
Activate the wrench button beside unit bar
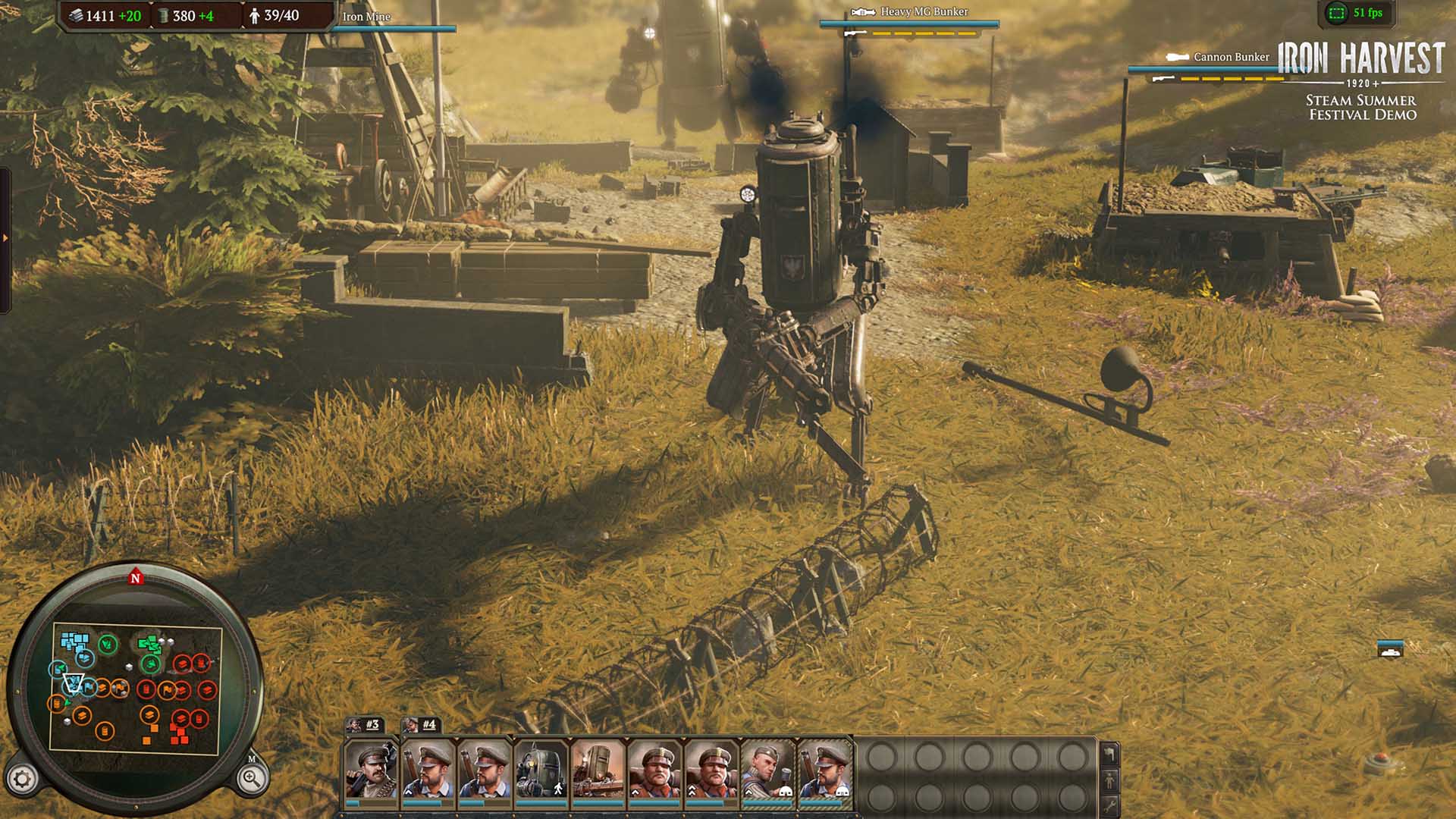click(x=1109, y=804)
